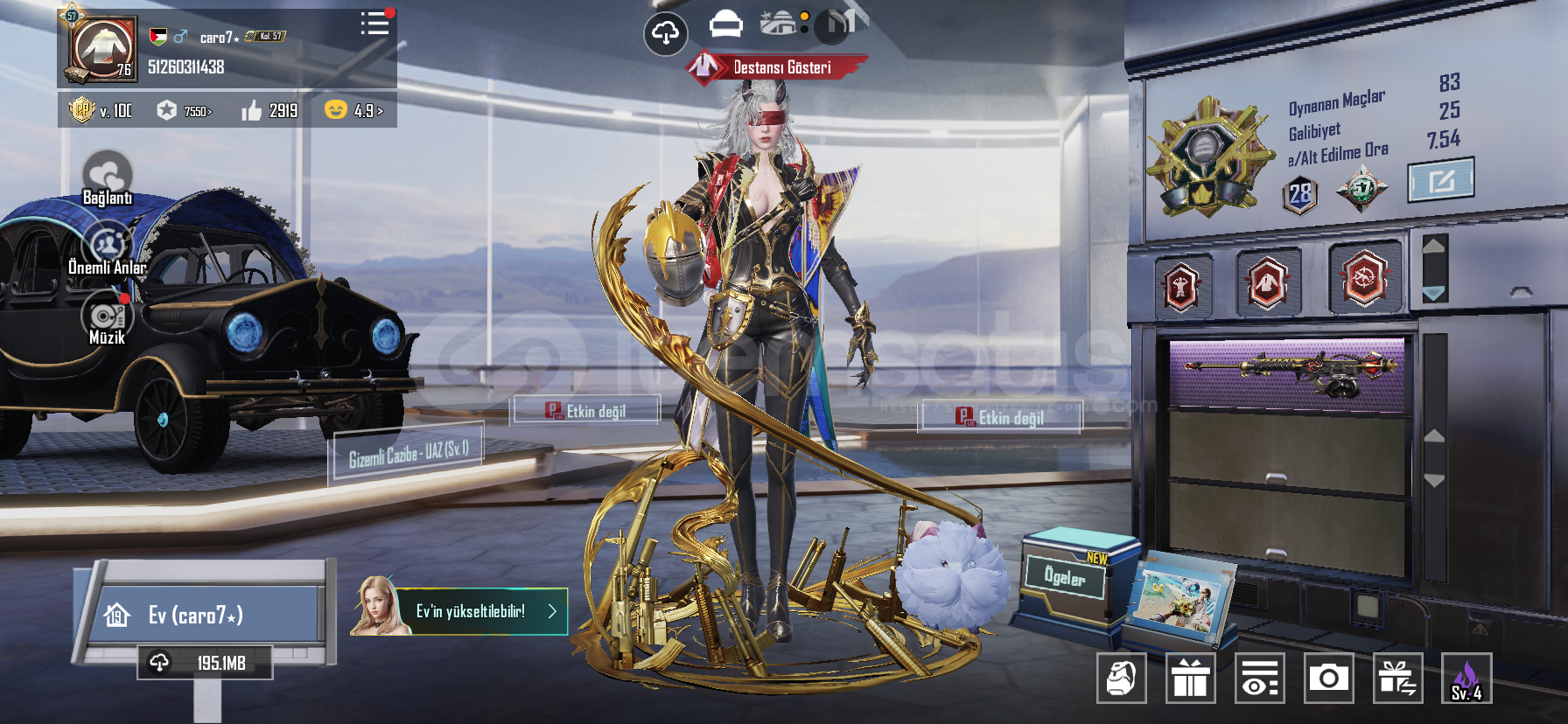Select the helmet icon in the top bar

pyautogui.click(x=725, y=24)
